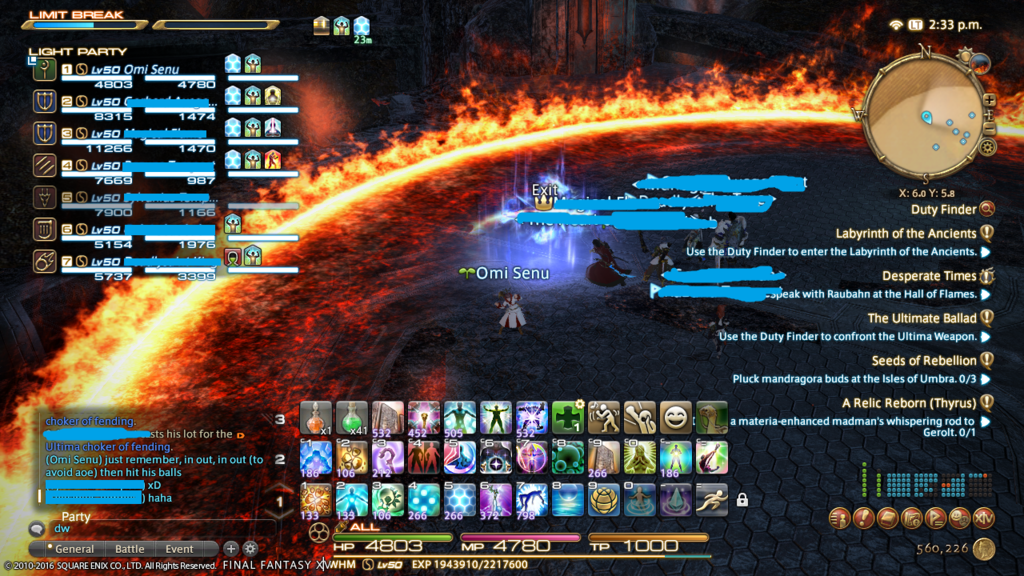
Task: Zoom in the minimap with plus button
Action: coord(989,100)
